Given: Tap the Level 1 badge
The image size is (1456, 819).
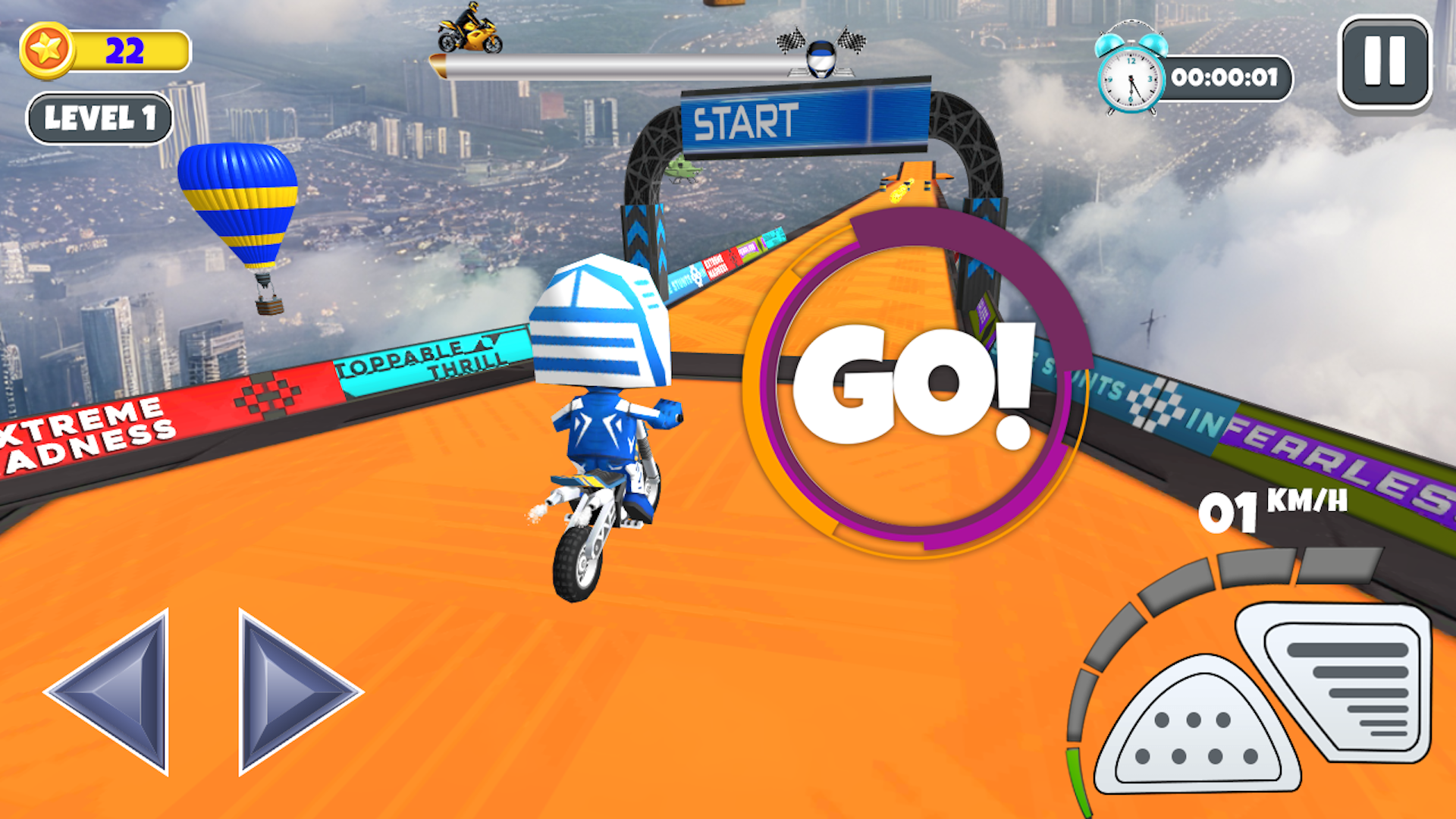Looking at the screenshot, I should pos(100,116).
